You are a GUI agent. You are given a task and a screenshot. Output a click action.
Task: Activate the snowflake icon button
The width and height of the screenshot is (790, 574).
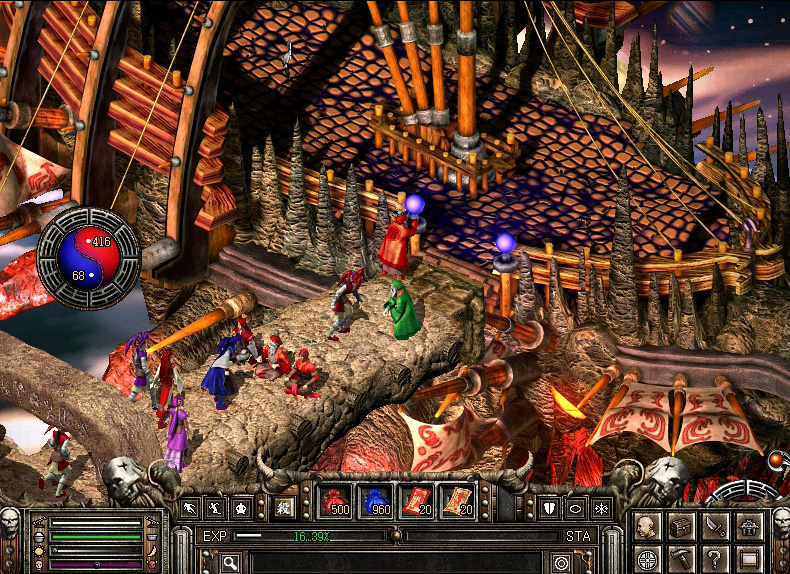[x=601, y=507]
